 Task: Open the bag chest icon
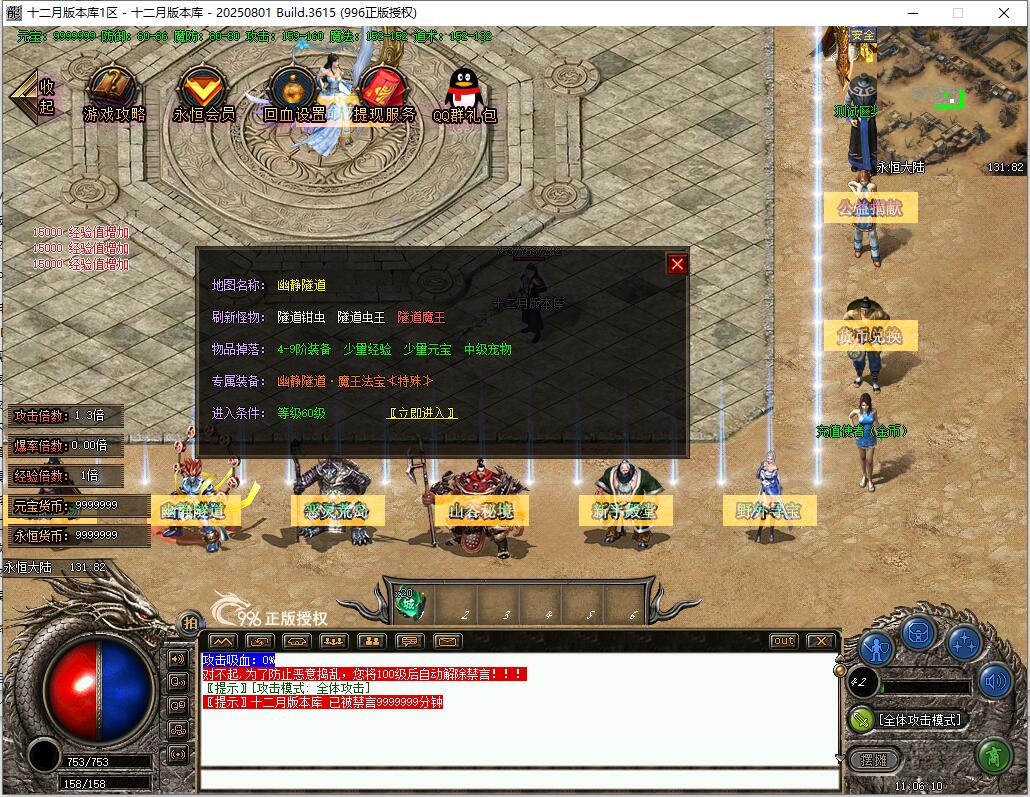[919, 633]
